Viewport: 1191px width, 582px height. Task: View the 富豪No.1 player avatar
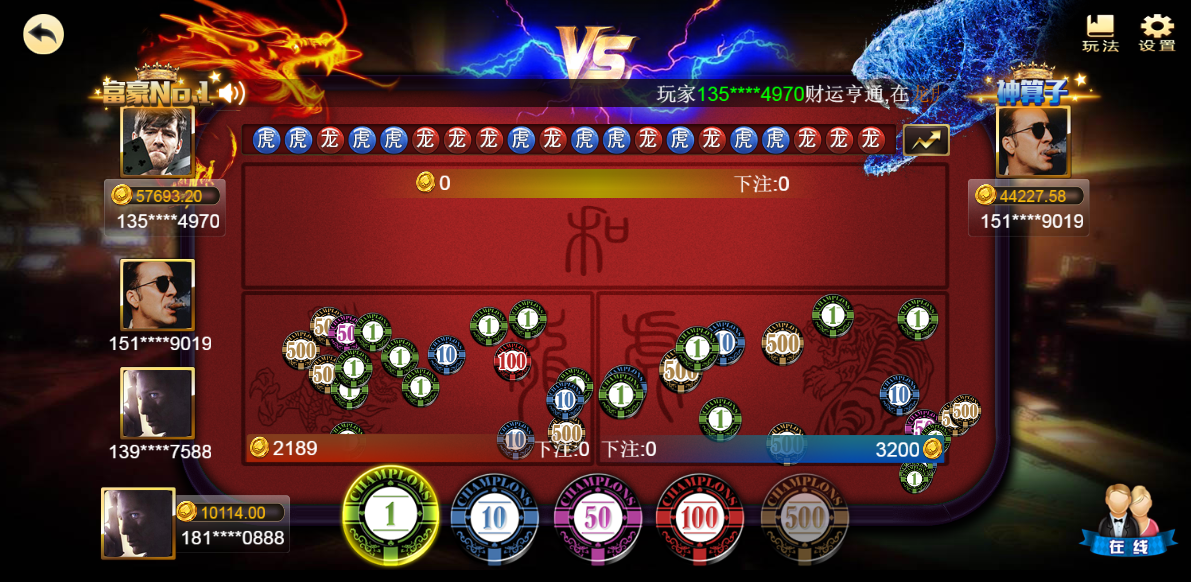157,142
